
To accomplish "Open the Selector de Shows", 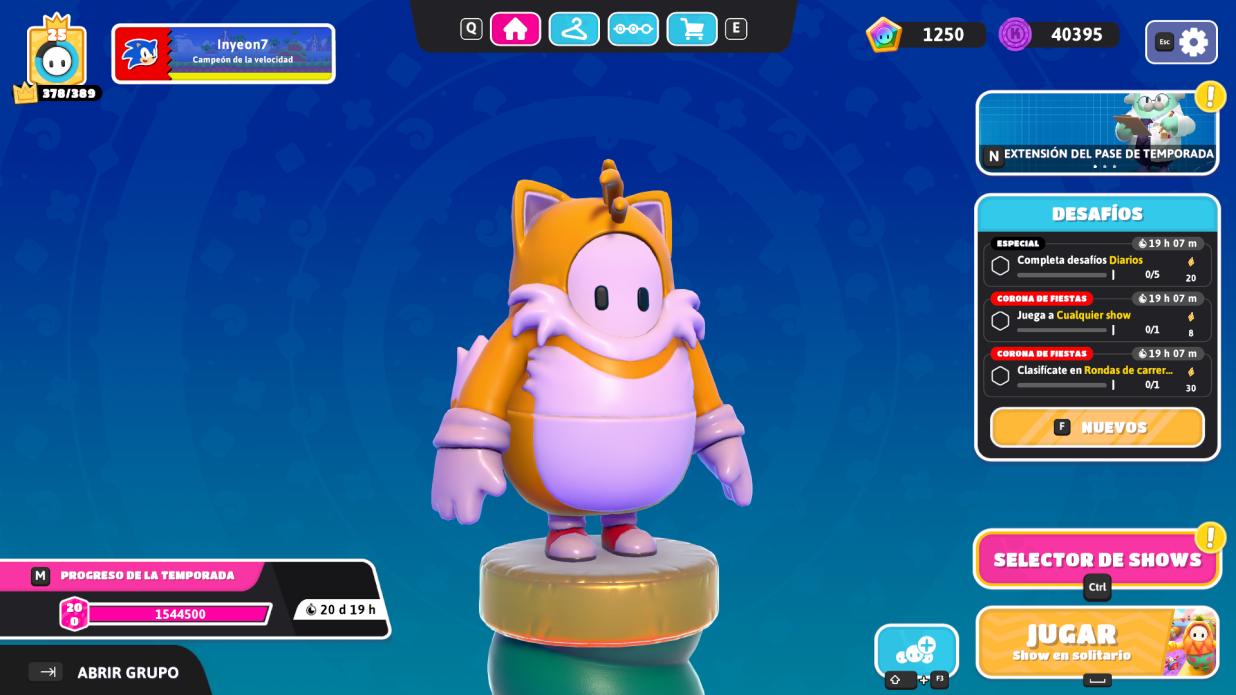I will click(1097, 559).
